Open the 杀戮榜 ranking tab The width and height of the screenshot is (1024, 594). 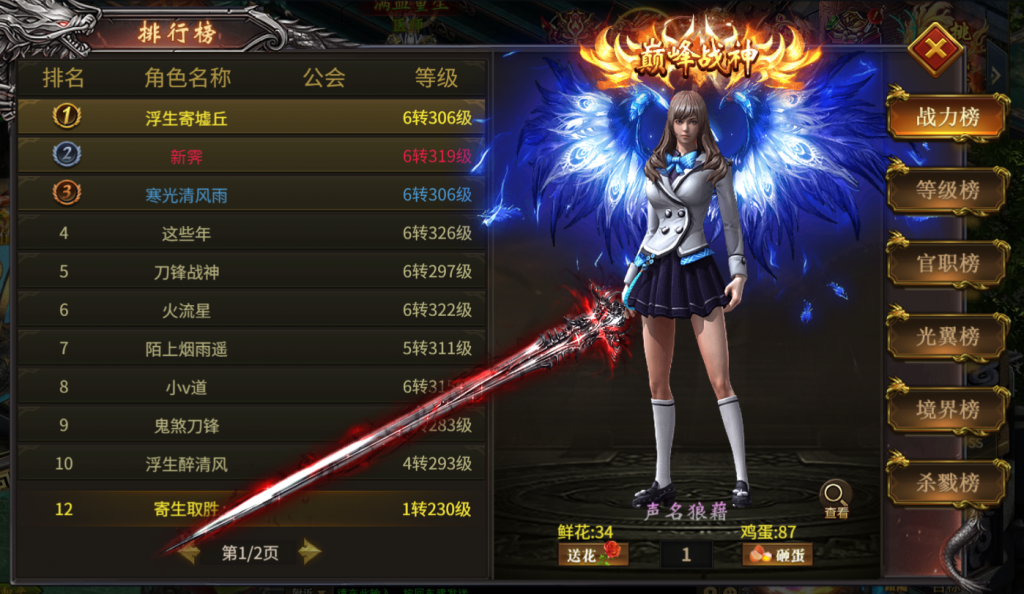(x=946, y=483)
